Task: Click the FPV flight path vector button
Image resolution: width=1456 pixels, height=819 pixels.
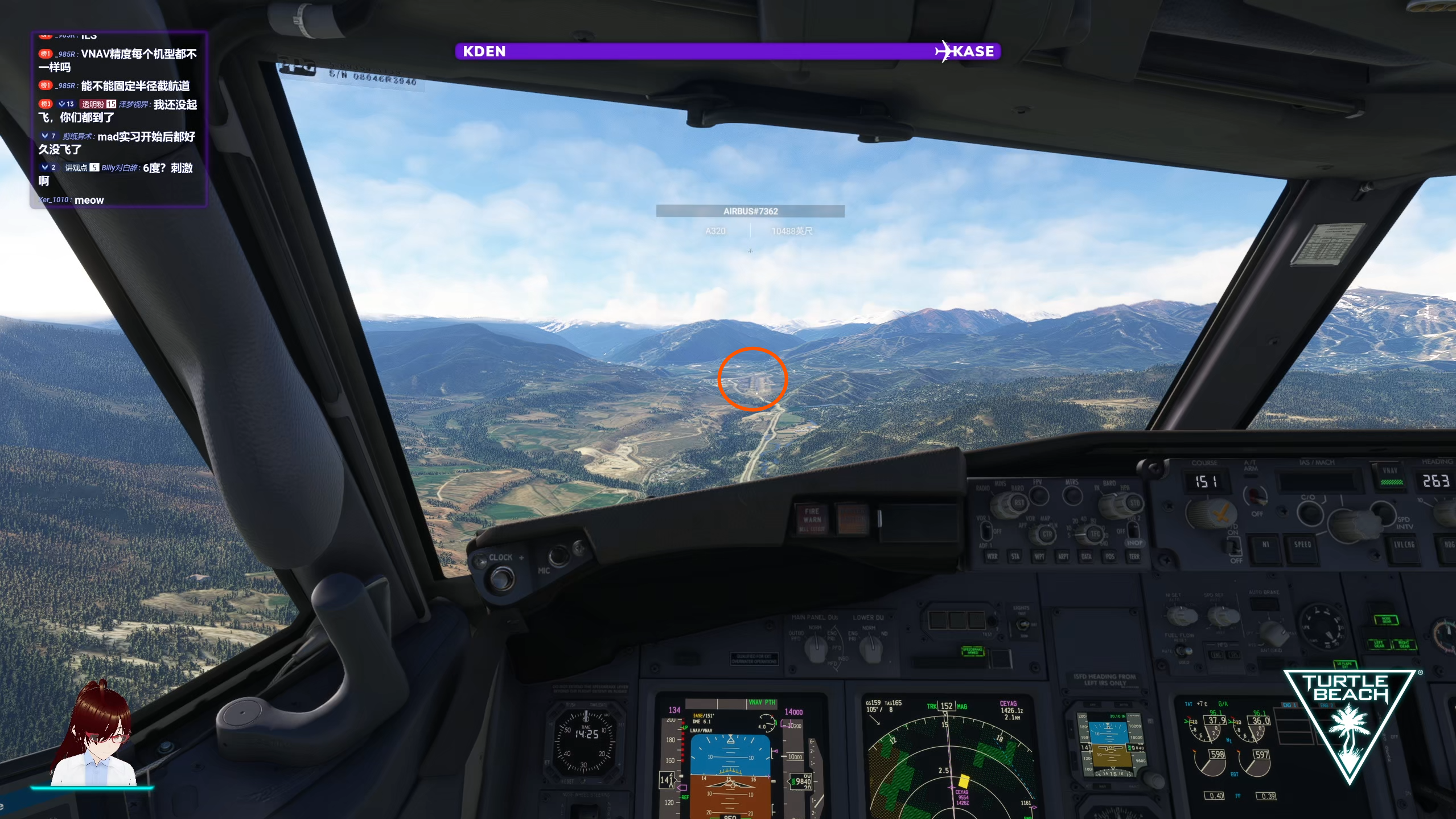Action: coord(1038,496)
